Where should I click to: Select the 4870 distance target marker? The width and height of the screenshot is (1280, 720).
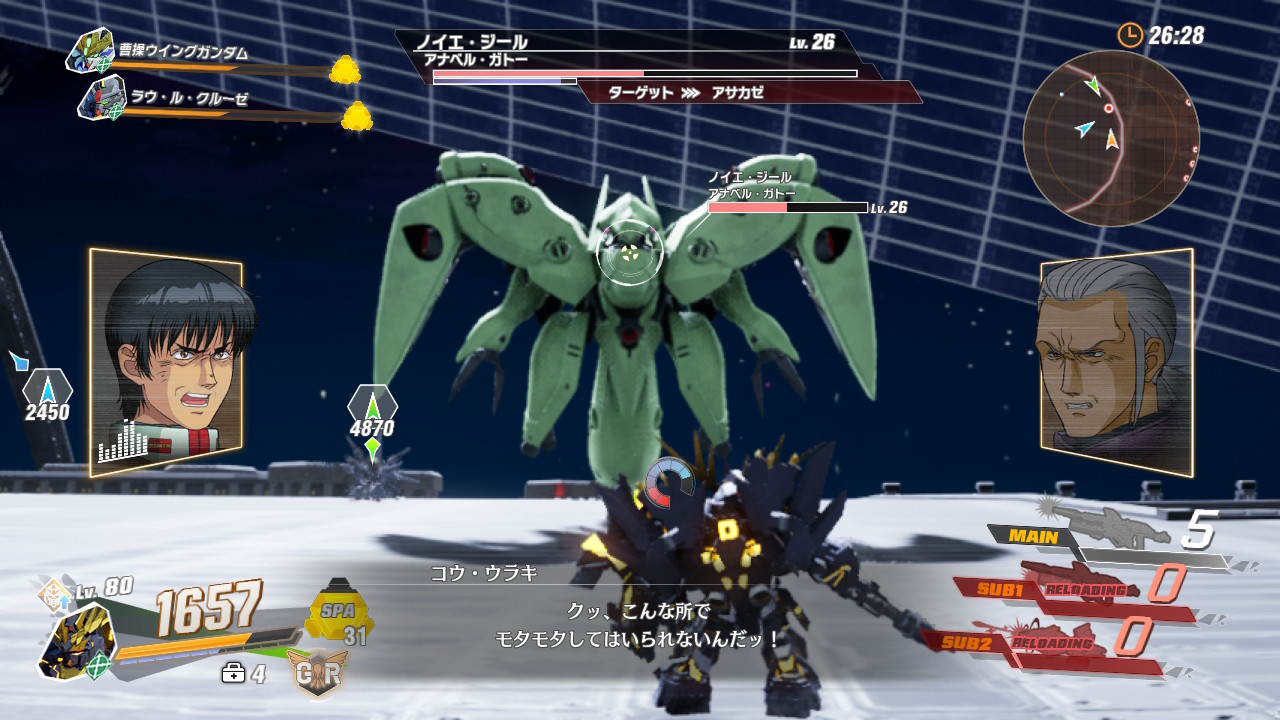pyautogui.click(x=372, y=415)
